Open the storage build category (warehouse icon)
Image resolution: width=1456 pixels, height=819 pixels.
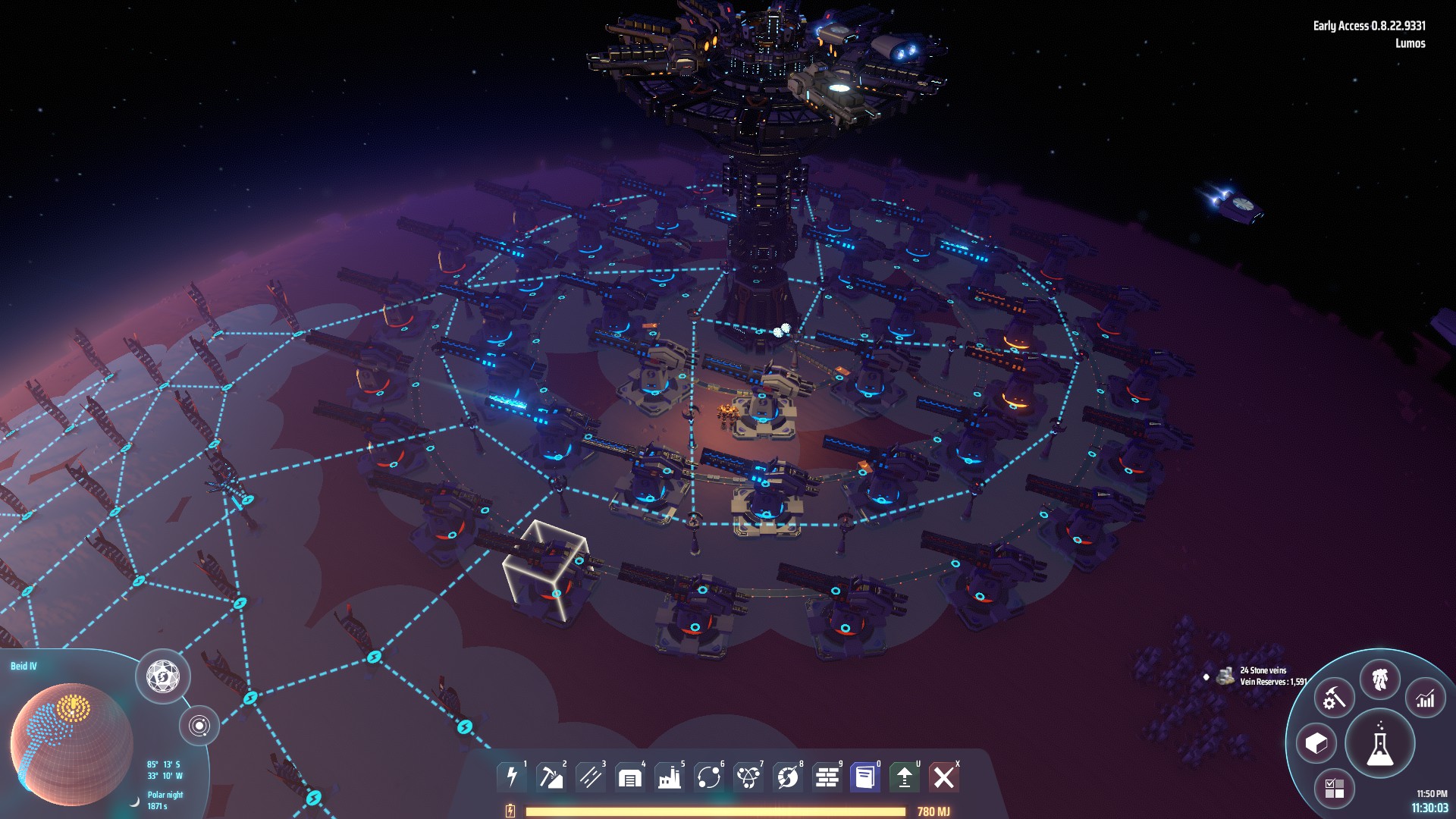[x=630, y=777]
